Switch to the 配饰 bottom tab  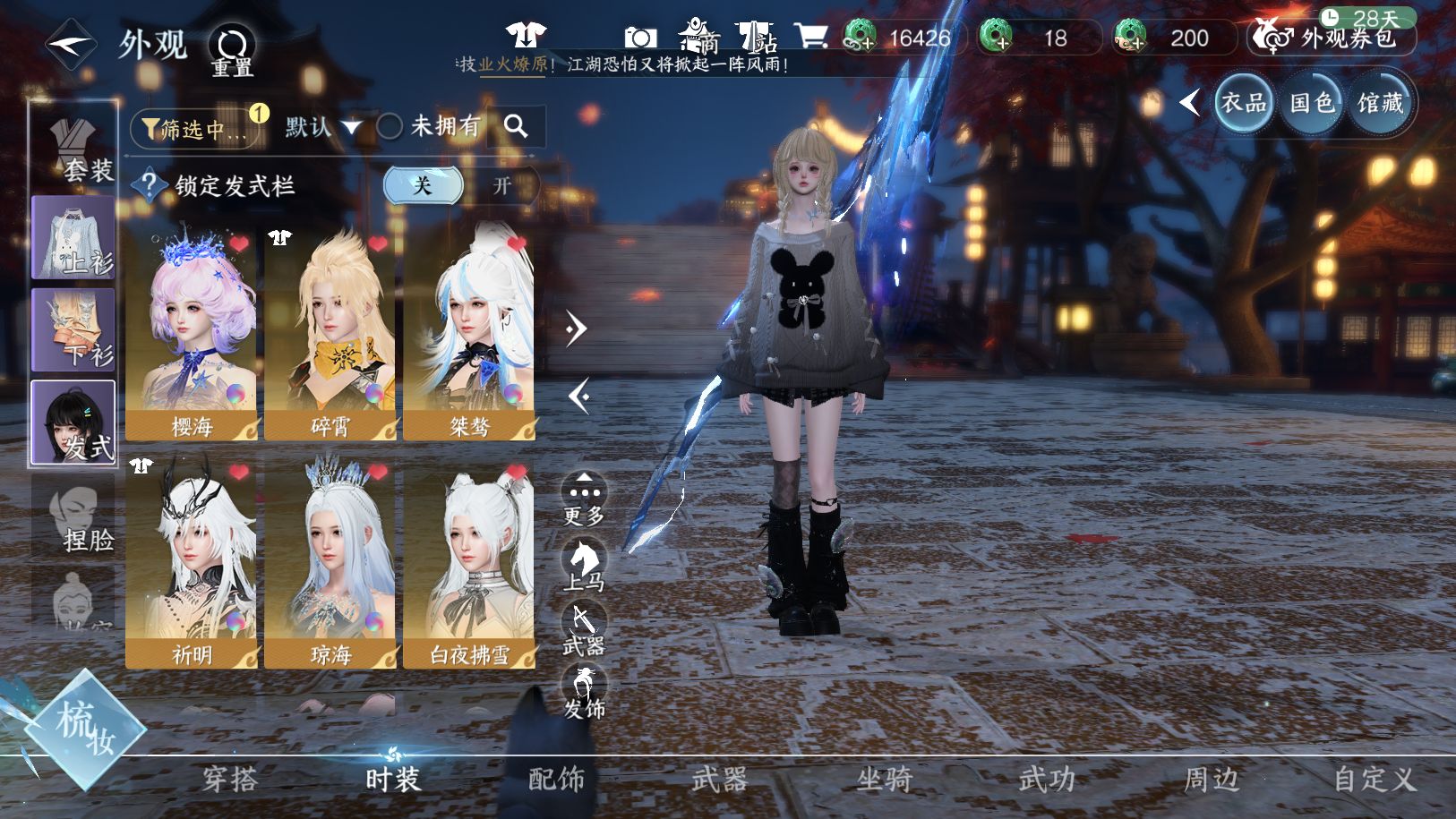click(556, 779)
